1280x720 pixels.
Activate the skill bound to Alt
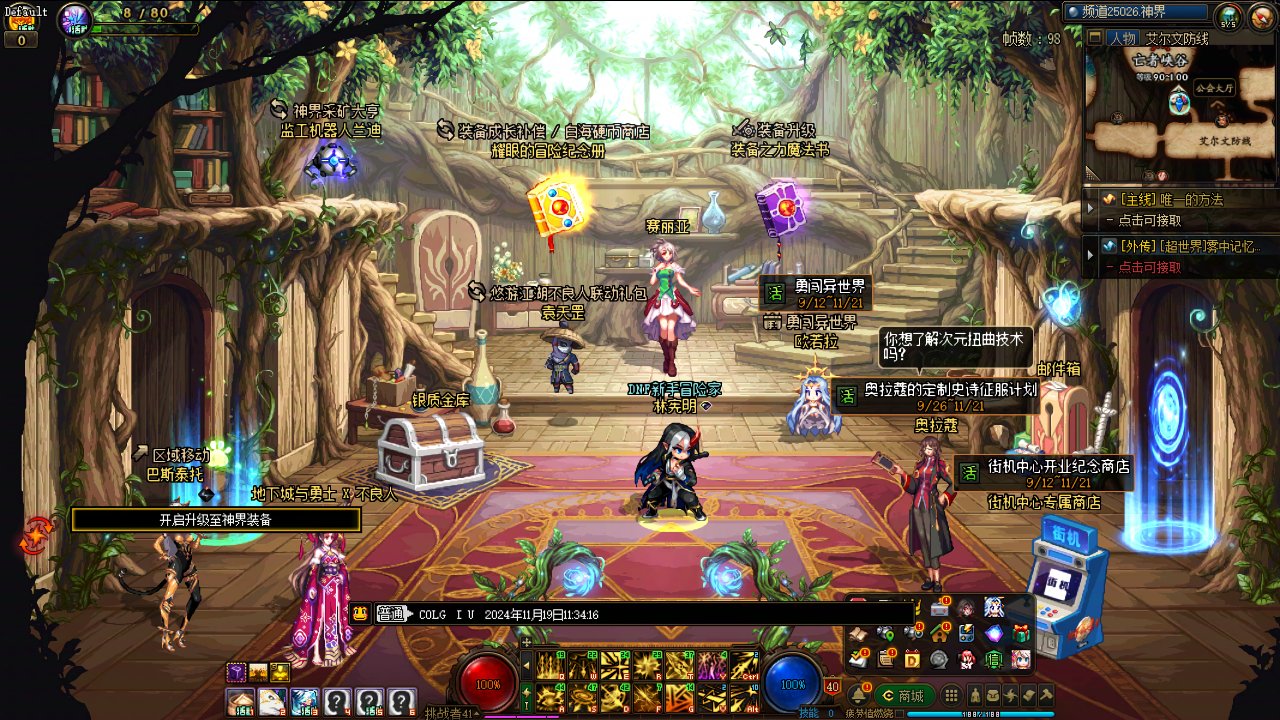pos(744,696)
